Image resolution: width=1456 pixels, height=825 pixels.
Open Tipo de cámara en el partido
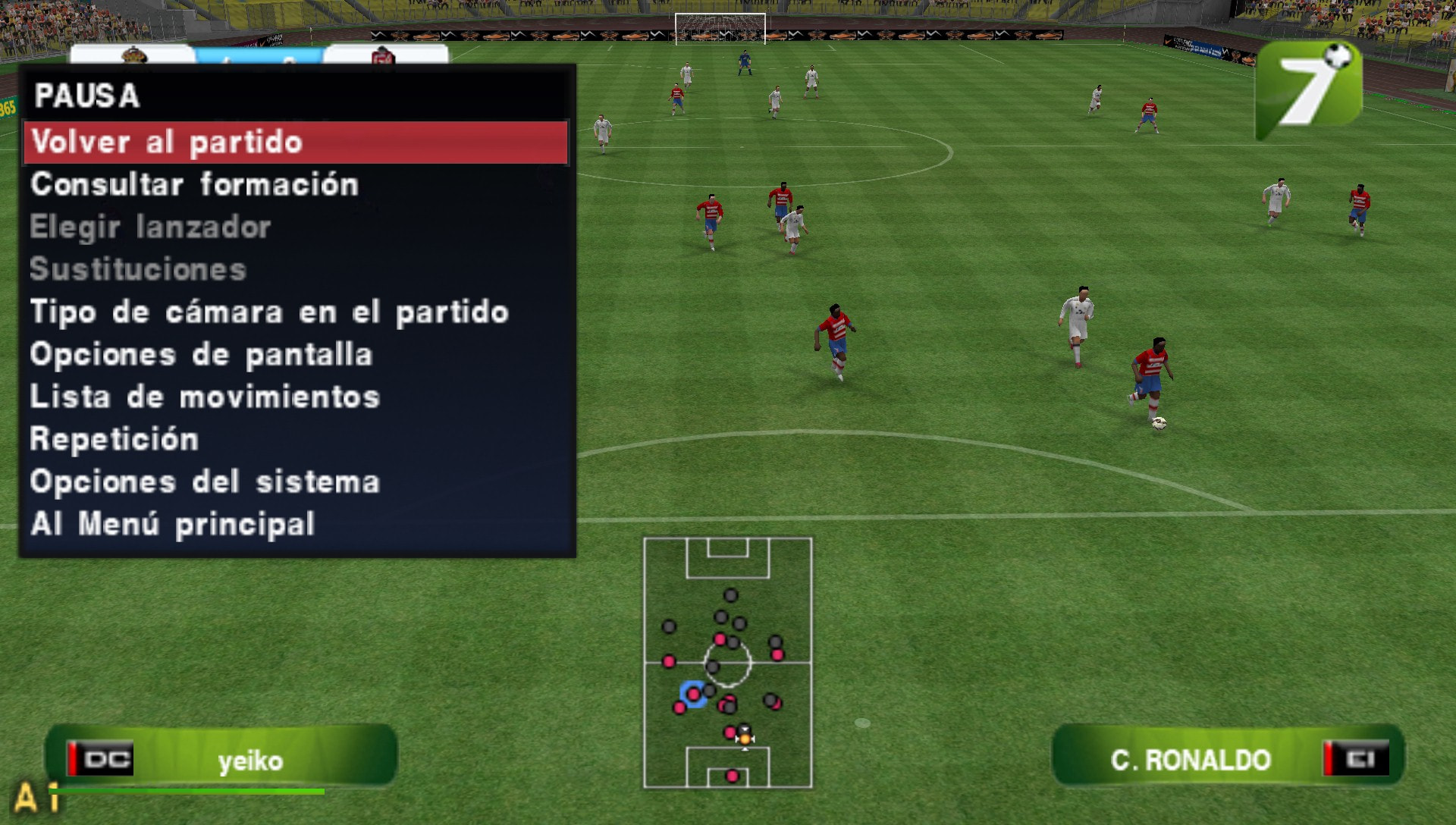tap(269, 312)
